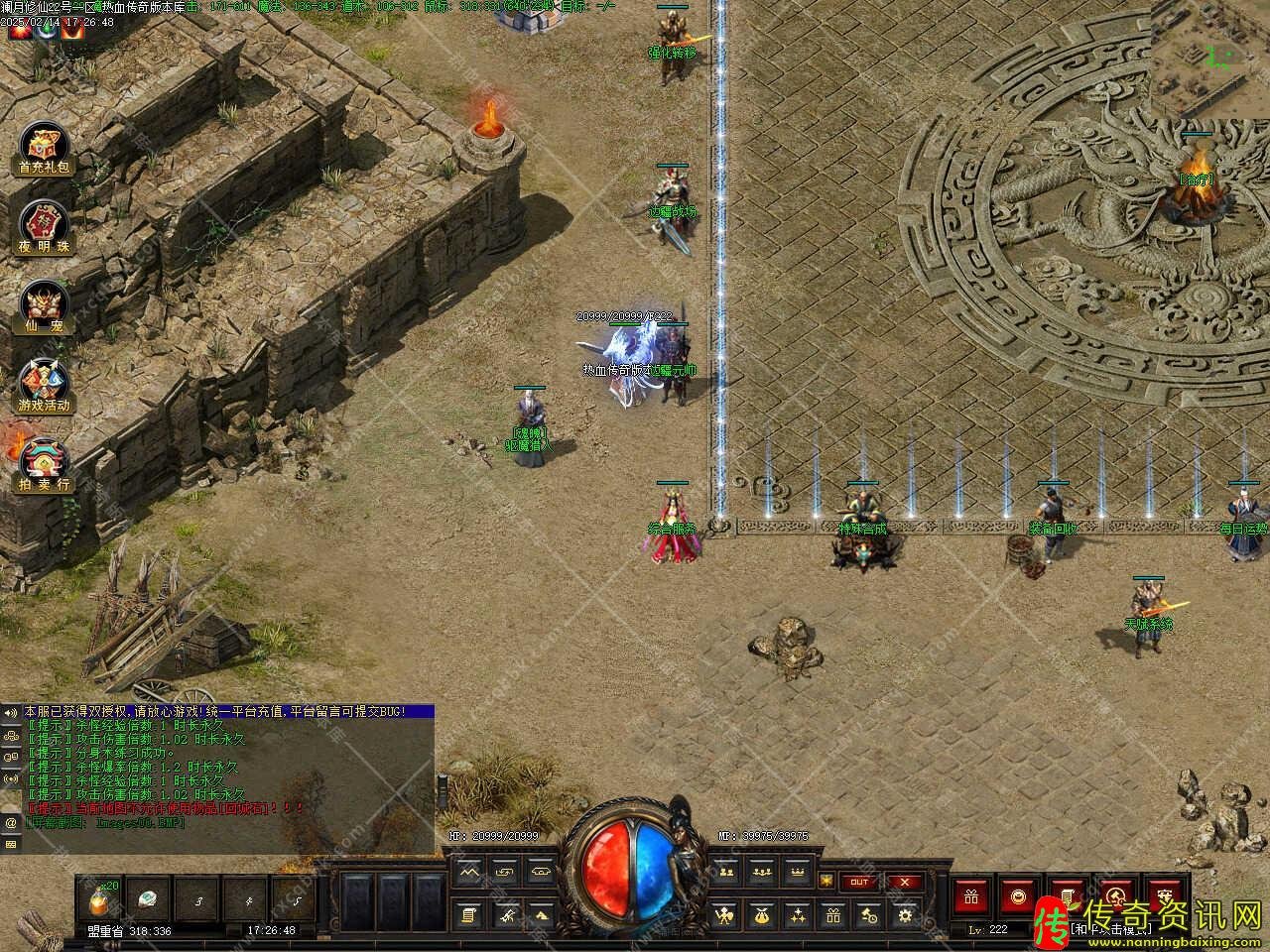Open the 仙宠 pet menu
1270x952 pixels.
click(45, 304)
